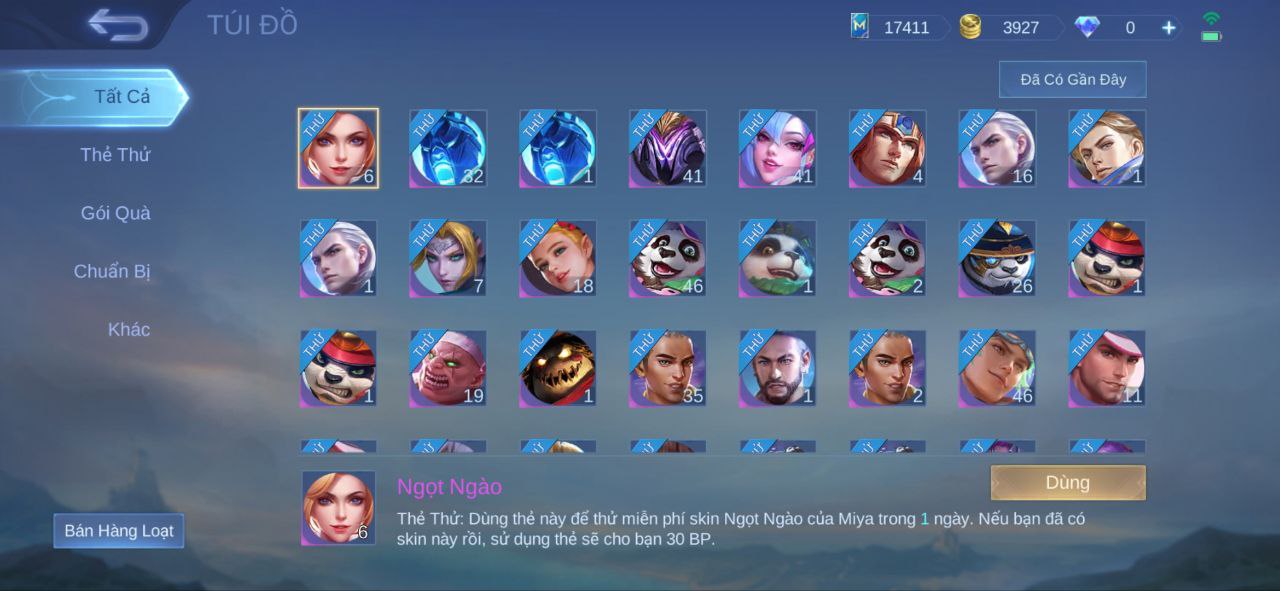1280x591 pixels.
Task: Select the Gói Quà category
Action: (x=115, y=213)
